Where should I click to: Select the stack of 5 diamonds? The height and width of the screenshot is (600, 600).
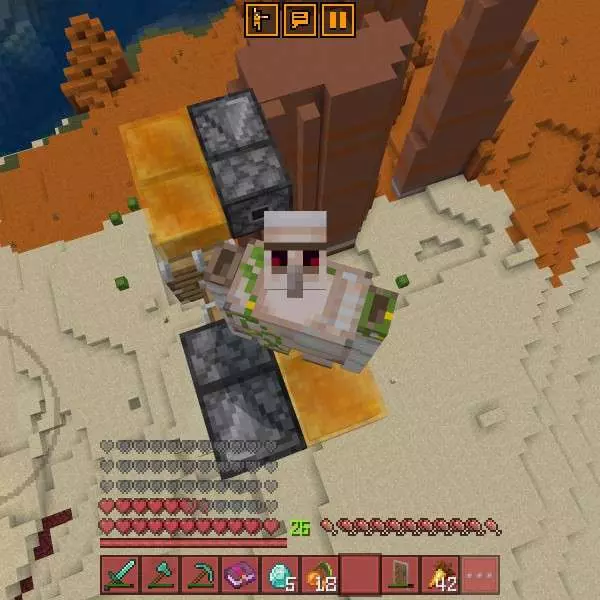(x=280, y=575)
